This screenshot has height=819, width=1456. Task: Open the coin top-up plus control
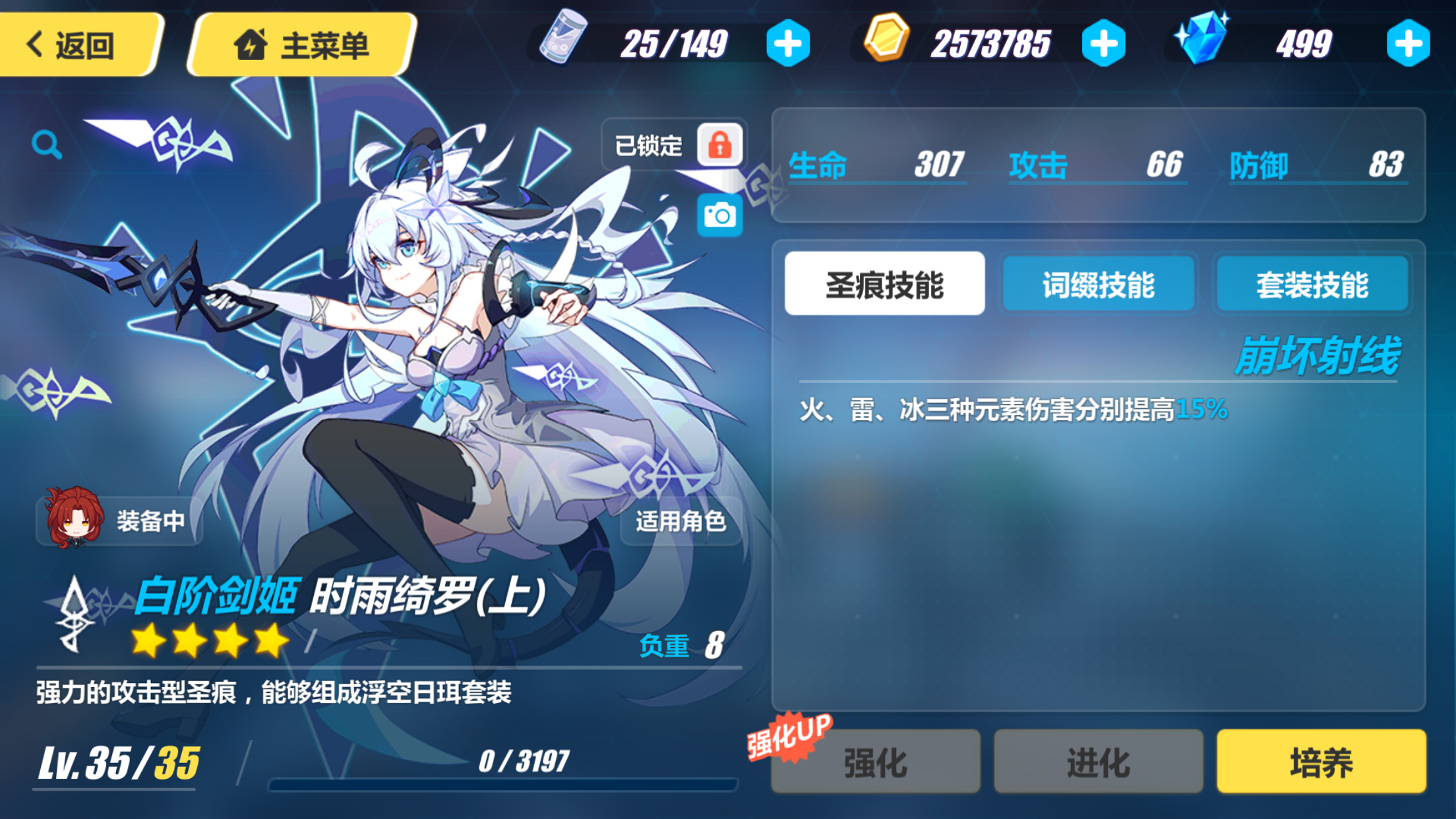click(1106, 42)
